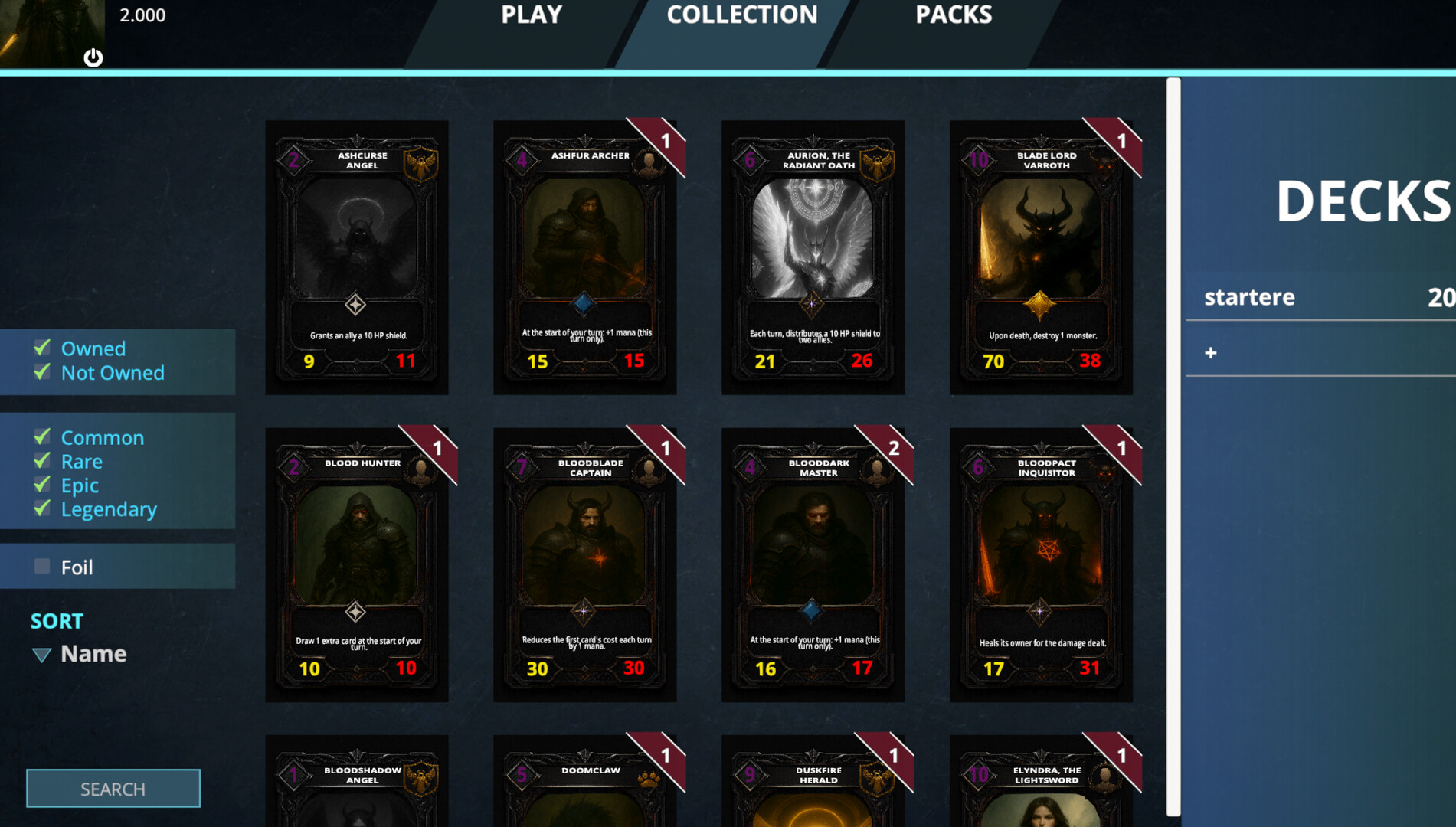
Task: Click the power/logout icon top left
Action: (x=93, y=57)
